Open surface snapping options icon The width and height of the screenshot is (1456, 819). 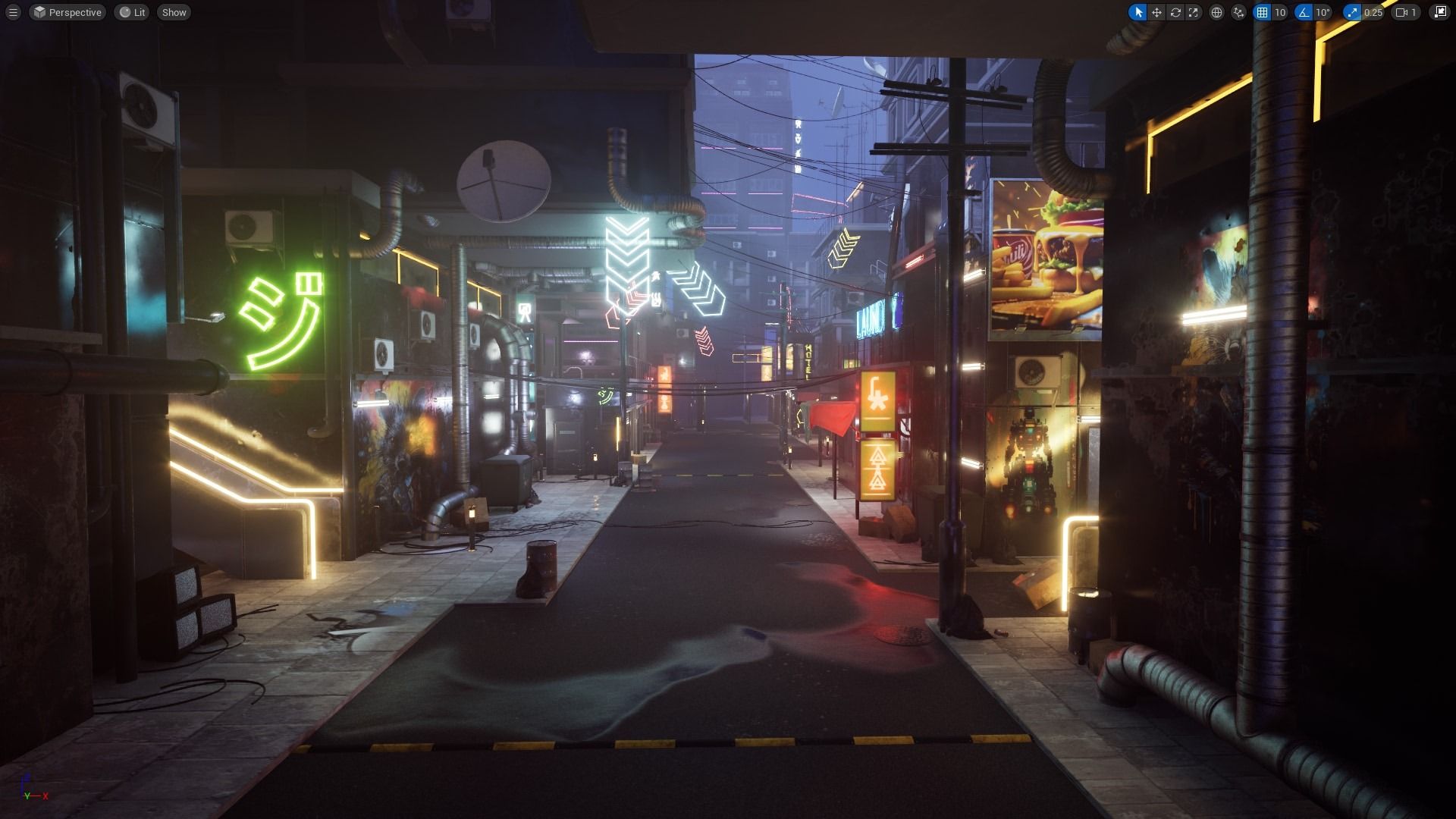[1238, 12]
